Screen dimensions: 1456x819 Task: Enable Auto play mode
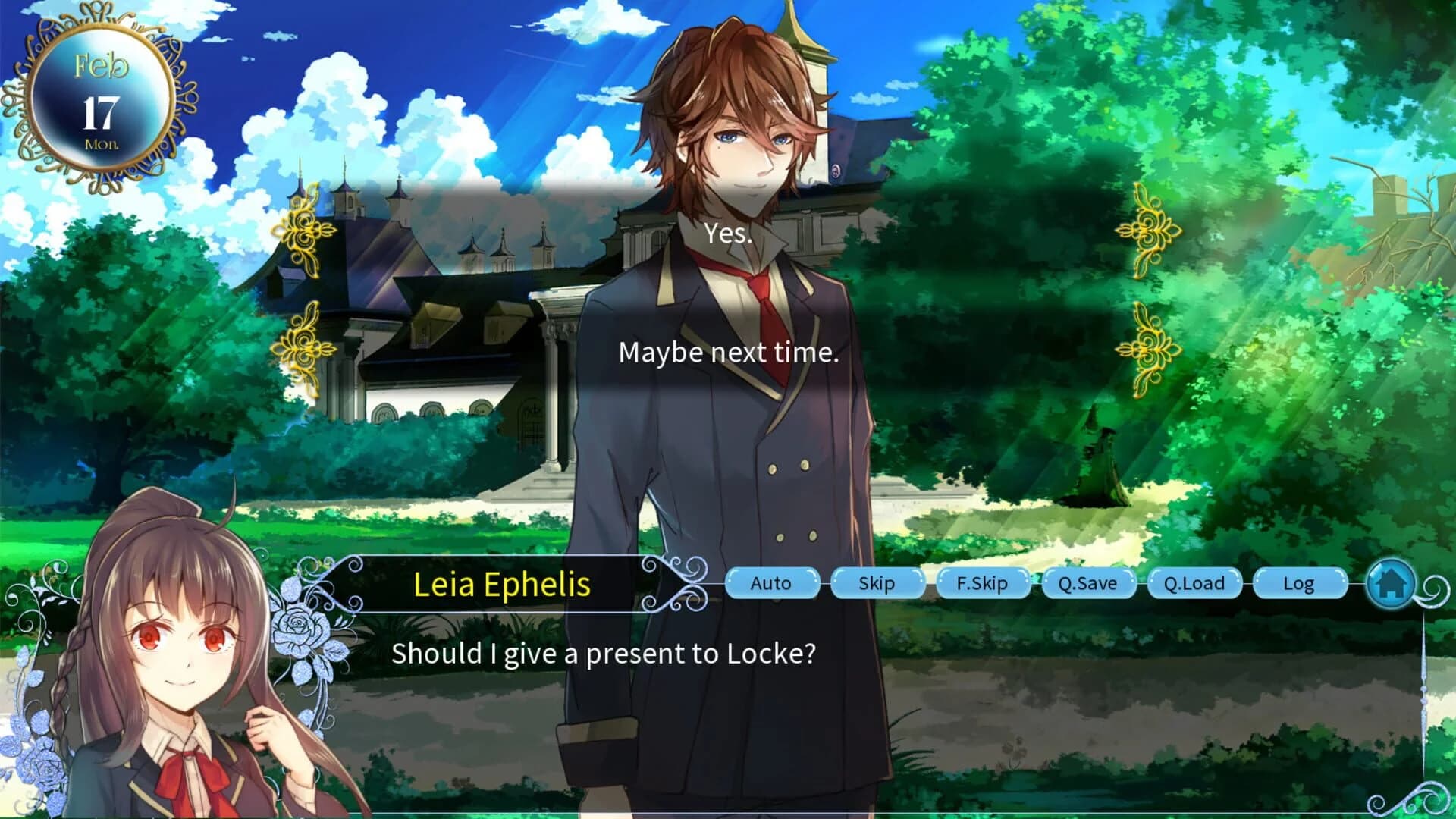(772, 584)
